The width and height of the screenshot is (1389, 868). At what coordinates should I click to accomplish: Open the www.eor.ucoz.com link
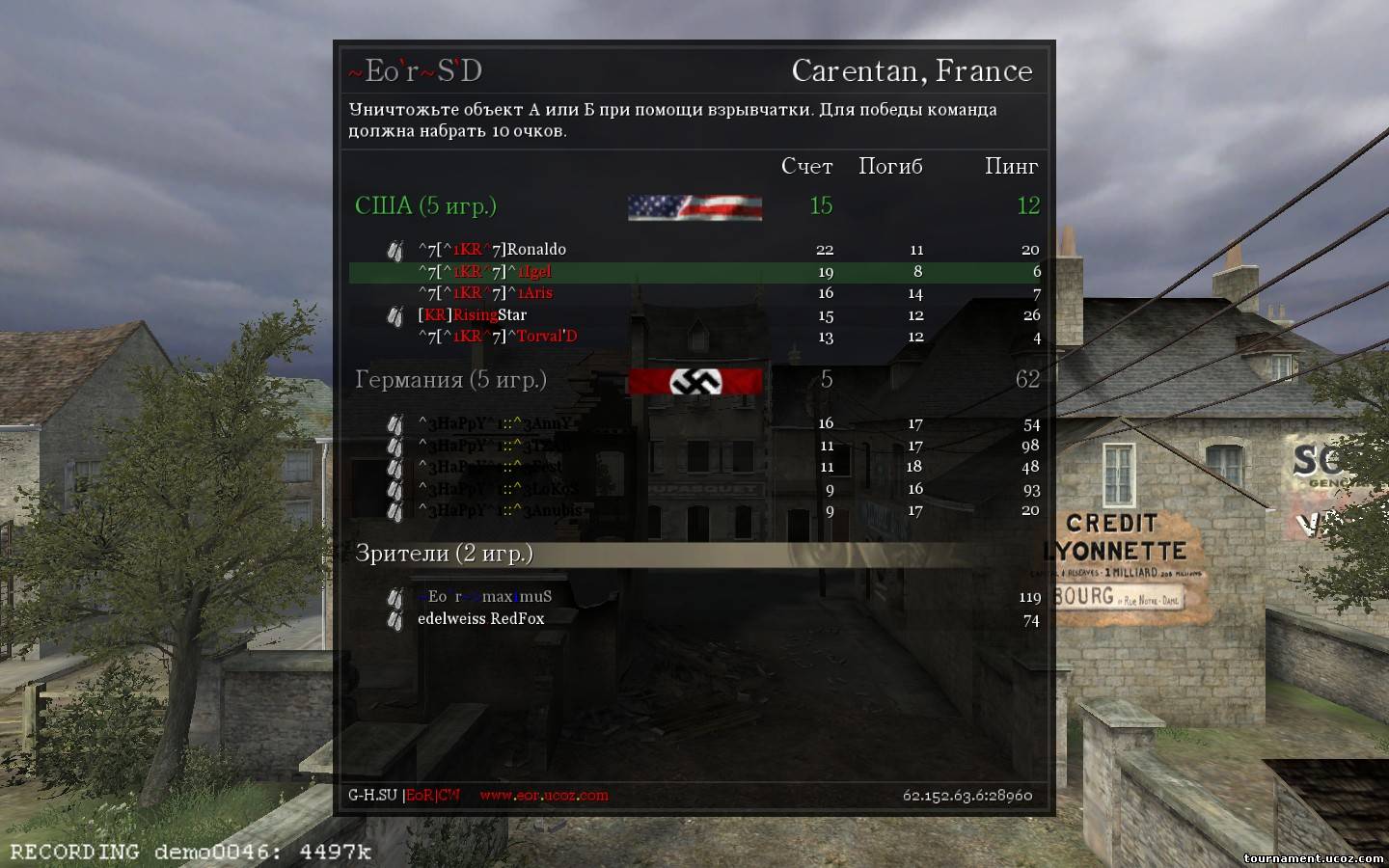click(544, 796)
